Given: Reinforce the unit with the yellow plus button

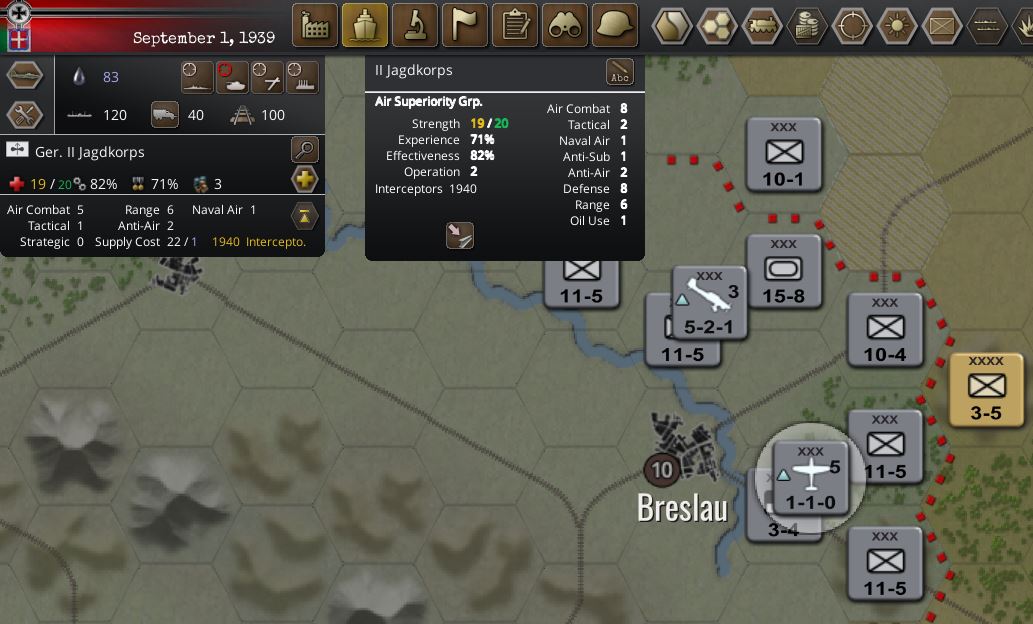Looking at the screenshot, I should pyautogui.click(x=304, y=181).
